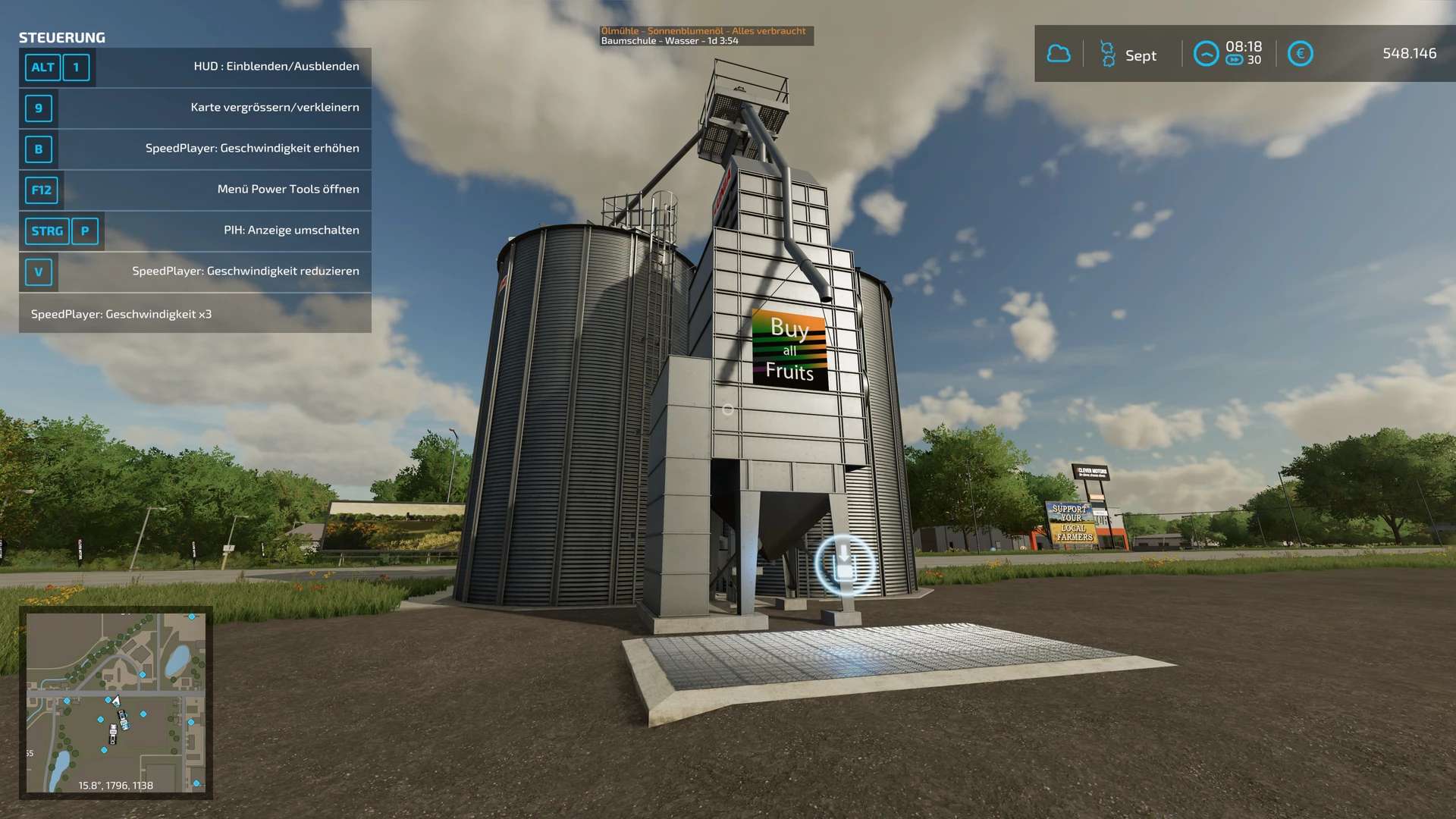Image resolution: width=1456 pixels, height=819 pixels.
Task: Select the euro money icon
Action: [1300, 54]
